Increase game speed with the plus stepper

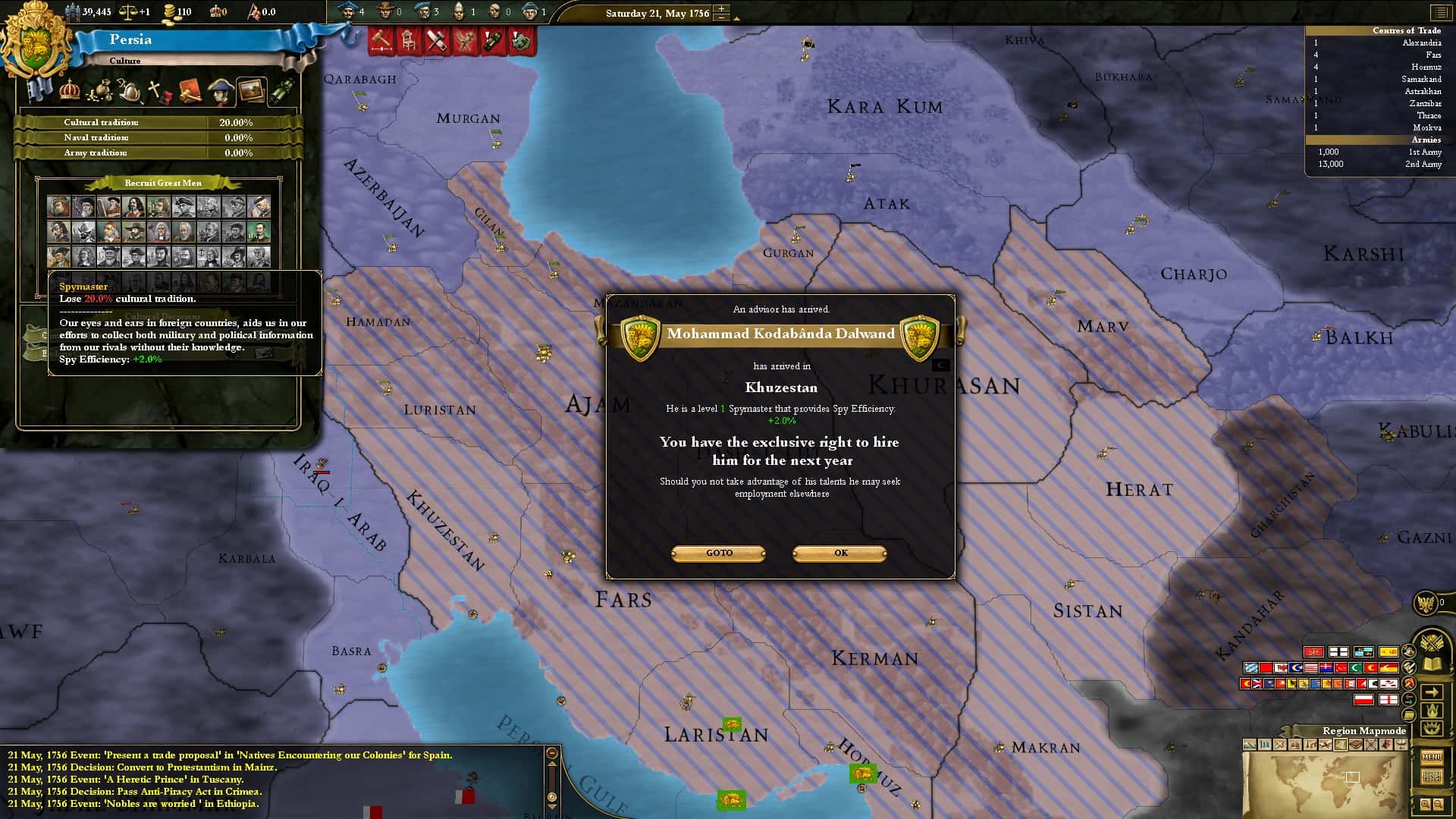click(720, 8)
